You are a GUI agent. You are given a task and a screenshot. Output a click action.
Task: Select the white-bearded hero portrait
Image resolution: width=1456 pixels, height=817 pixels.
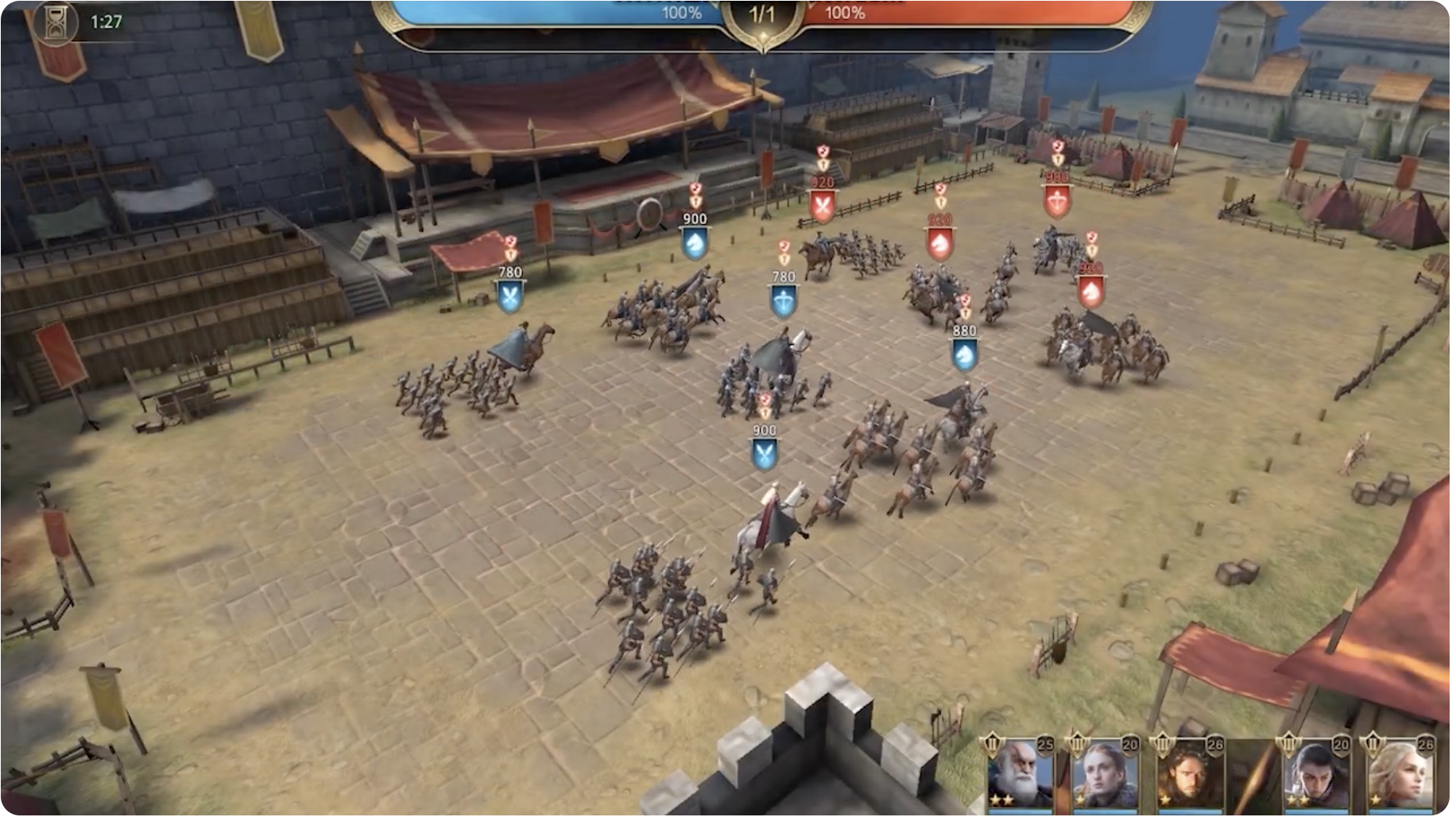point(1020,775)
